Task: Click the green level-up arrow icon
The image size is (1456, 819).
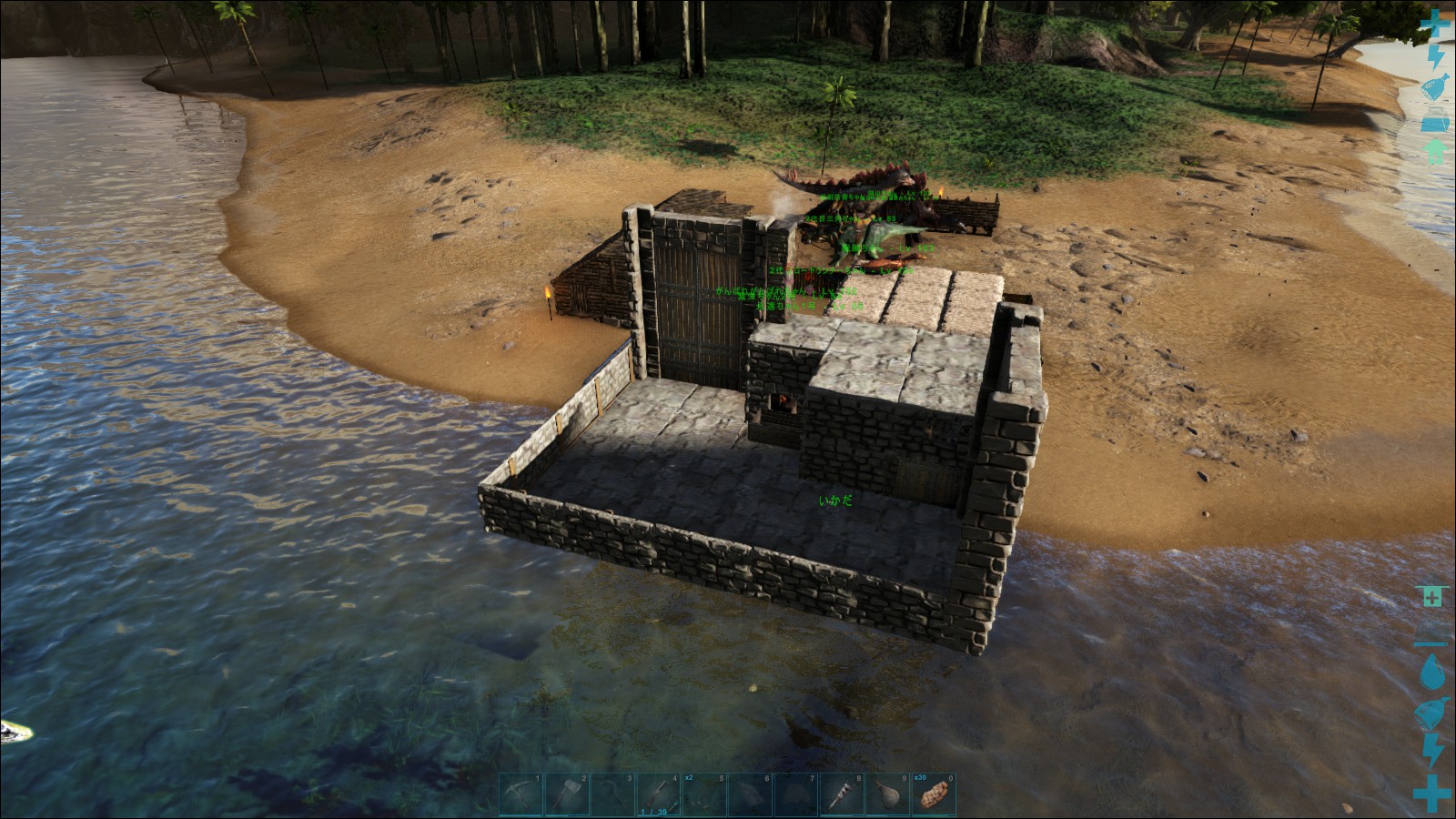Action: 1435,150
